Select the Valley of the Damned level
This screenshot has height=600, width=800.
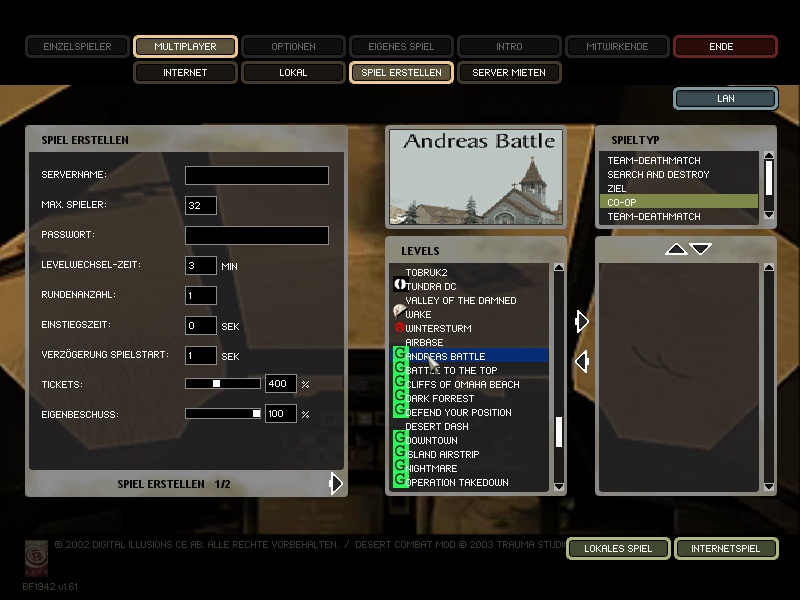[x=461, y=300]
